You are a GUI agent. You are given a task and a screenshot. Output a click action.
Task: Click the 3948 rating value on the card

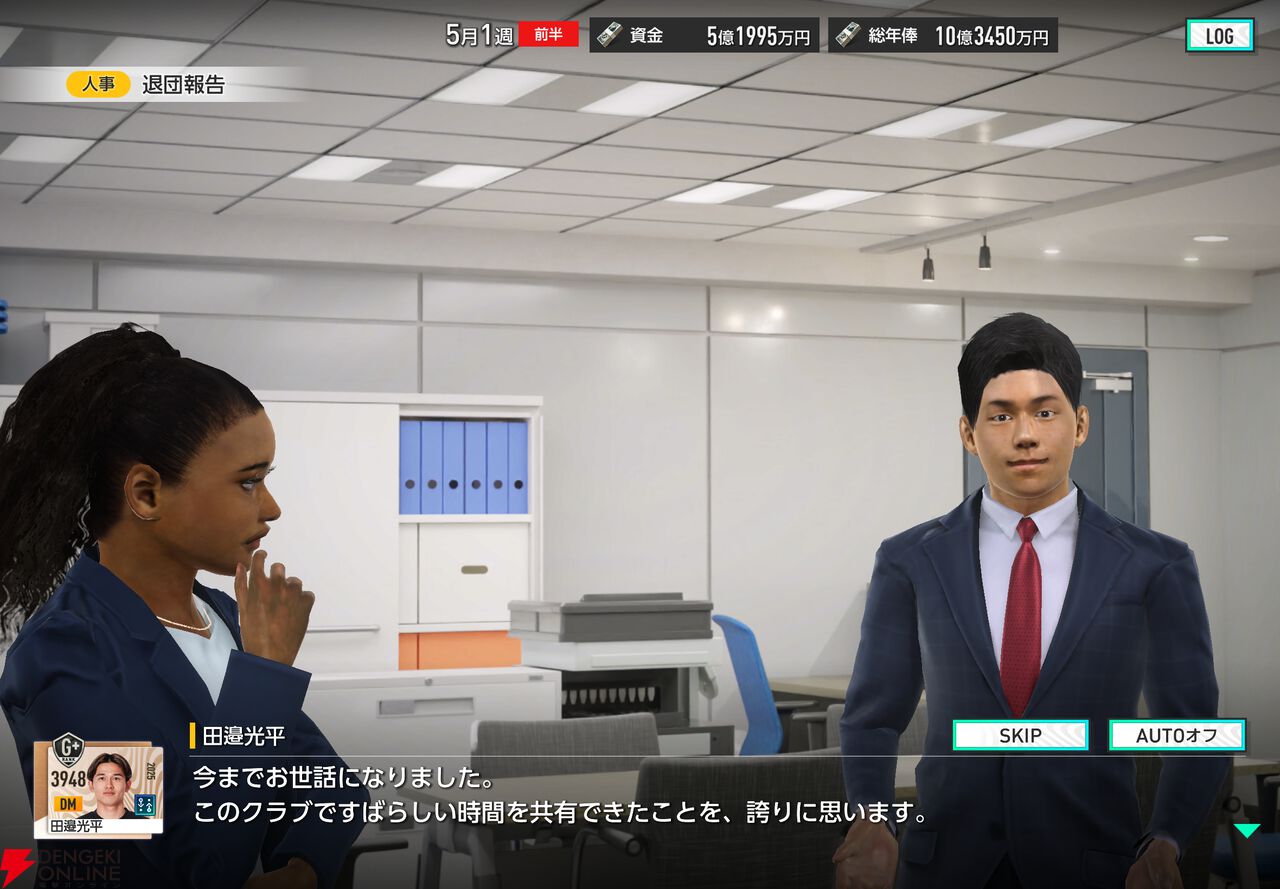pos(69,778)
